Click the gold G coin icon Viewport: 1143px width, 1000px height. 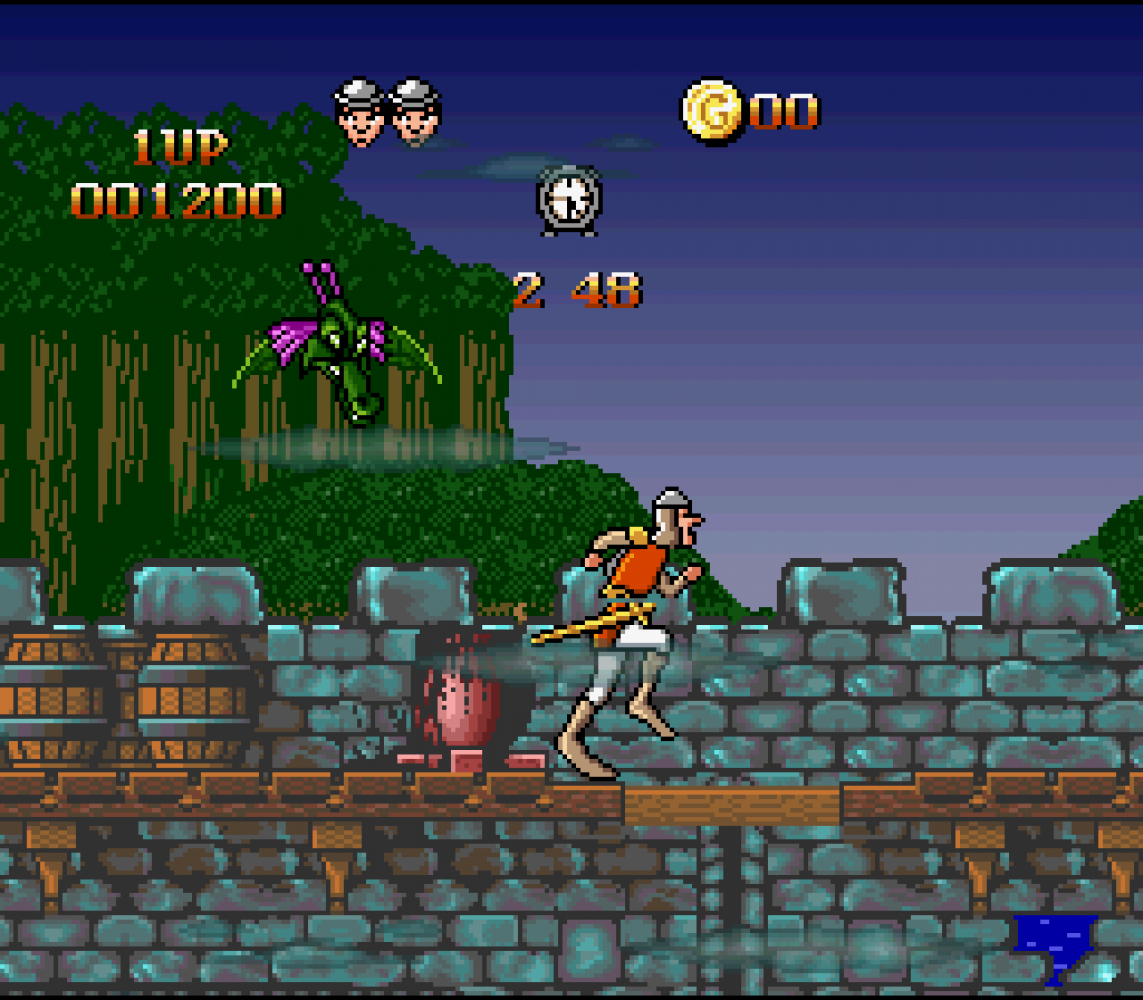[x=712, y=109]
